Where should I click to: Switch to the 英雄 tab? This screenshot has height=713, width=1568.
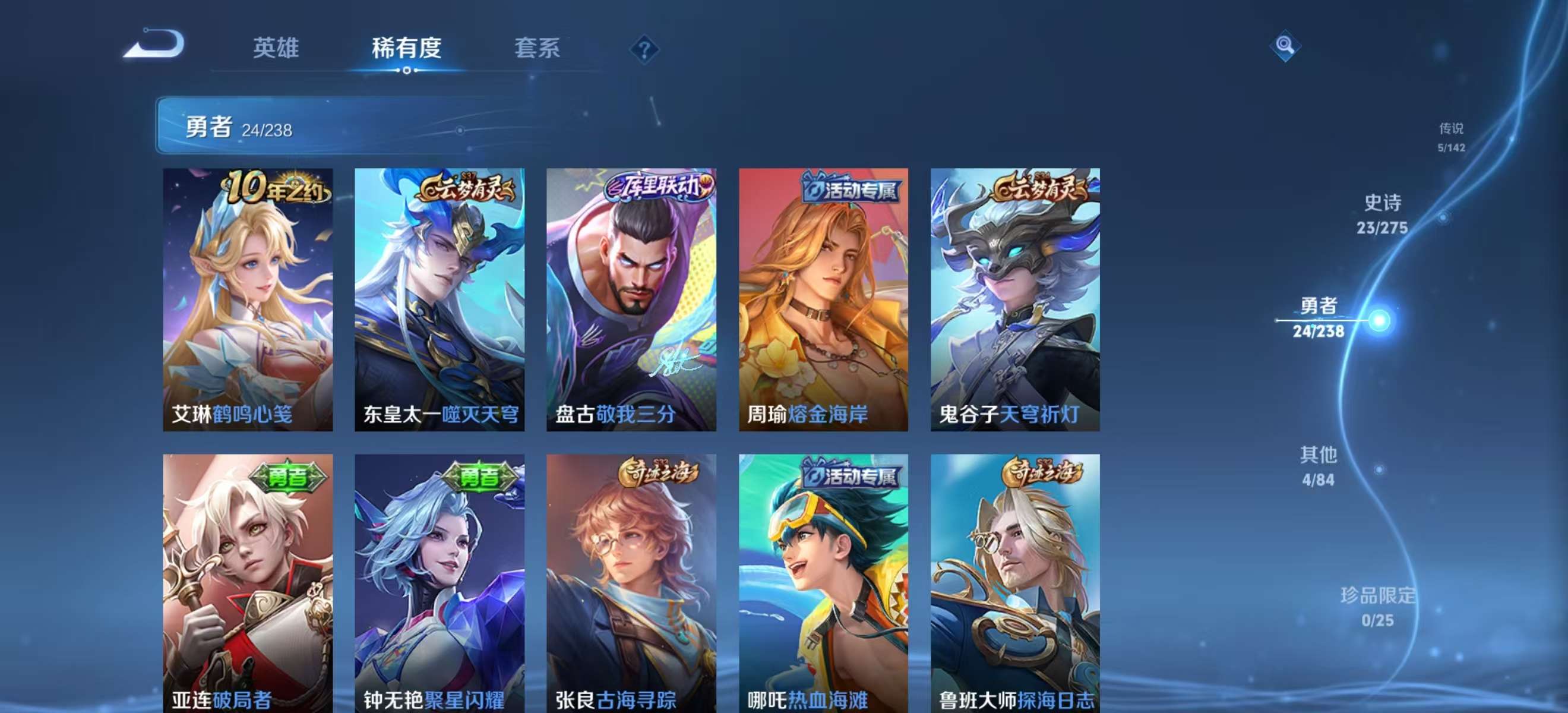pyautogui.click(x=277, y=49)
